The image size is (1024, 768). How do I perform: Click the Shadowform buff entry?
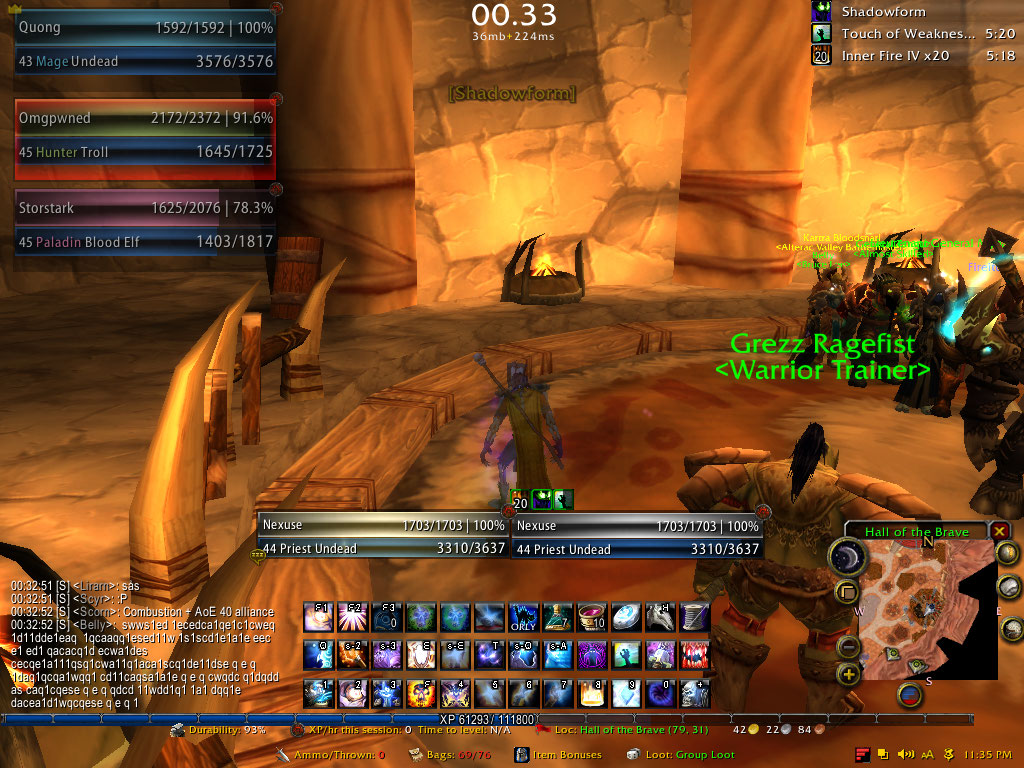tap(882, 12)
